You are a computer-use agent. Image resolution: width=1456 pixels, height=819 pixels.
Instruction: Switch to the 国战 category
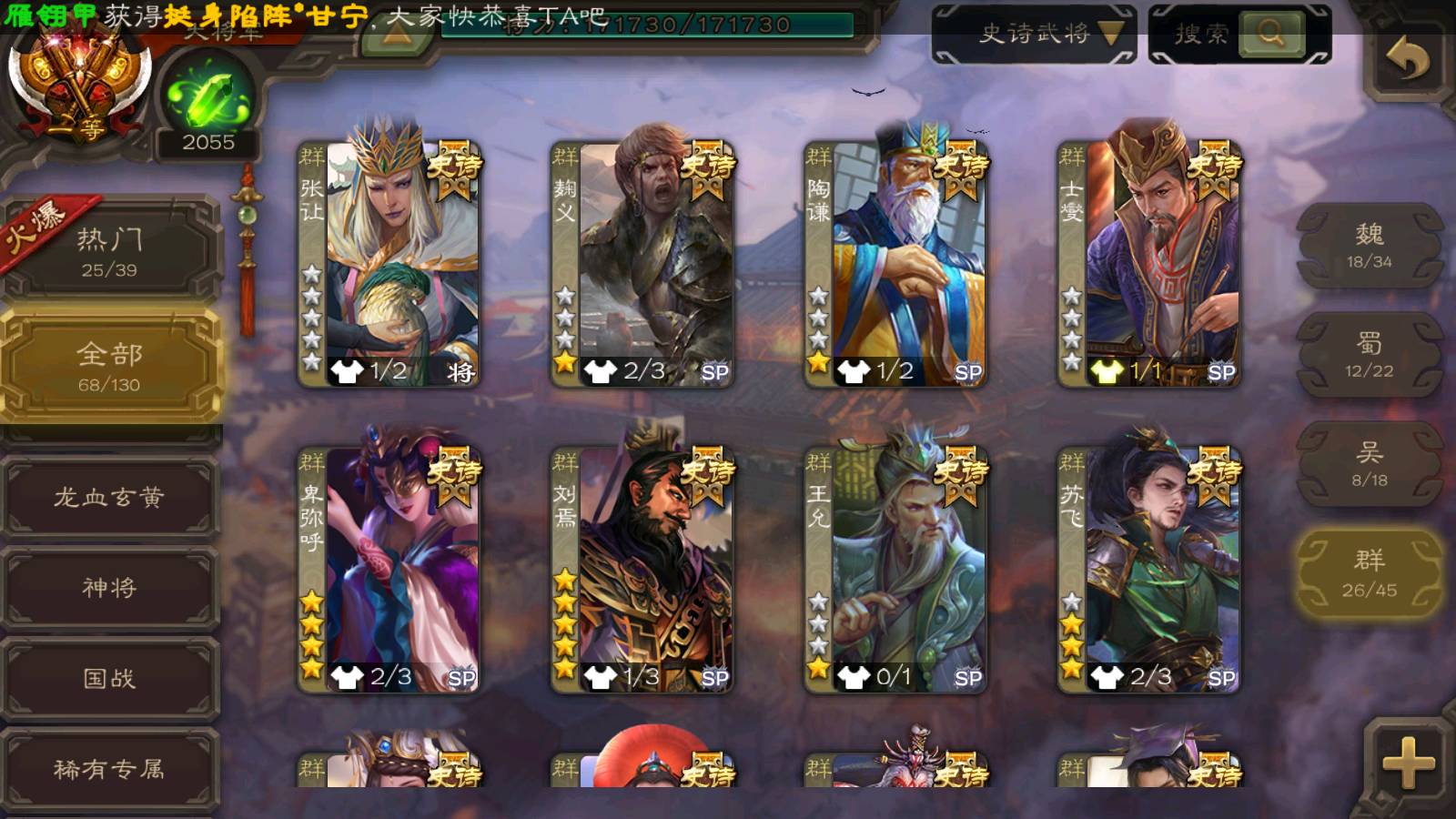(x=109, y=679)
